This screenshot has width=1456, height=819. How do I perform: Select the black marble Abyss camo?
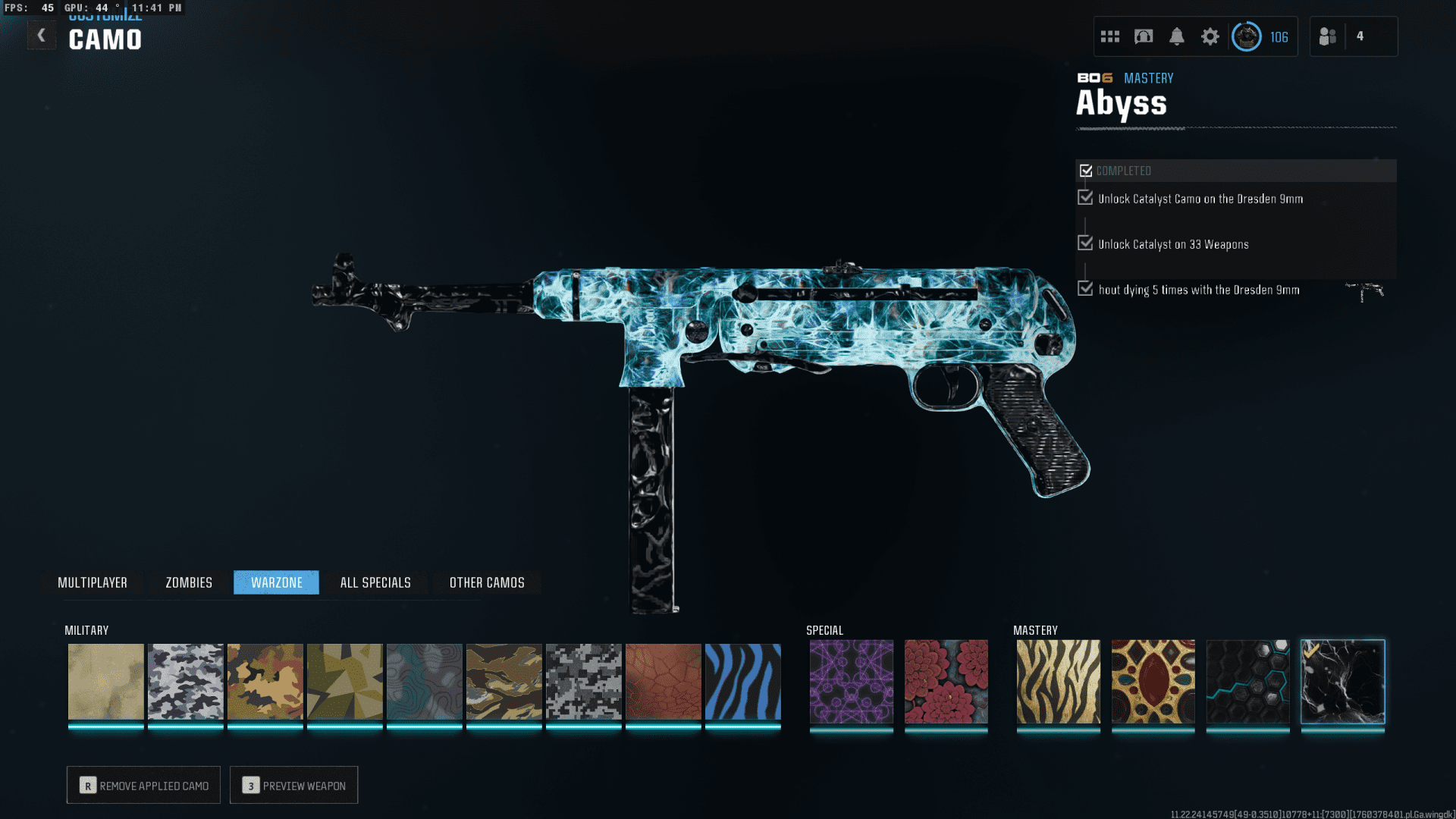(1342, 681)
